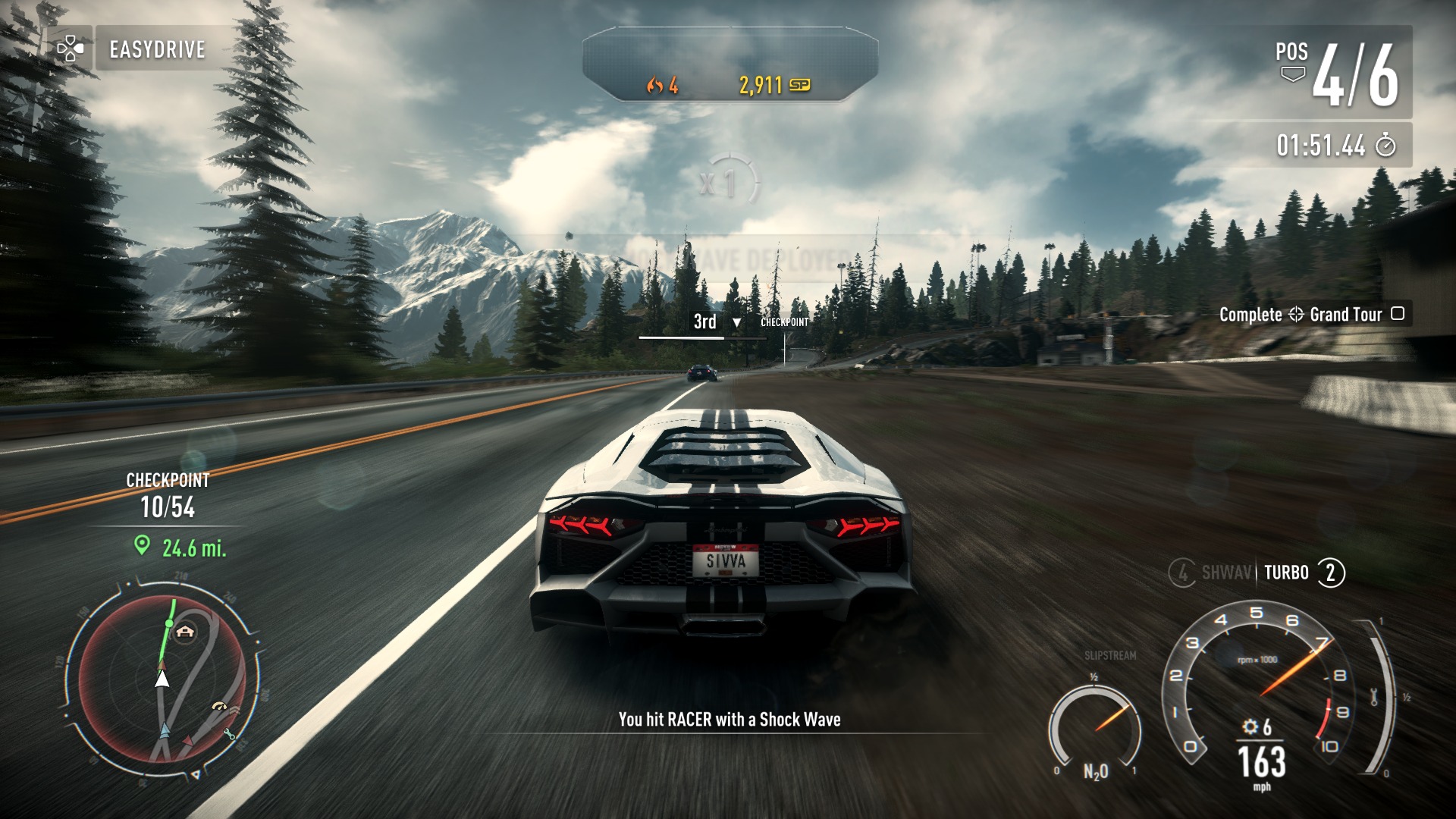This screenshot has width=1456, height=819.
Task: Click the circular minimap radar
Action: (x=162, y=677)
